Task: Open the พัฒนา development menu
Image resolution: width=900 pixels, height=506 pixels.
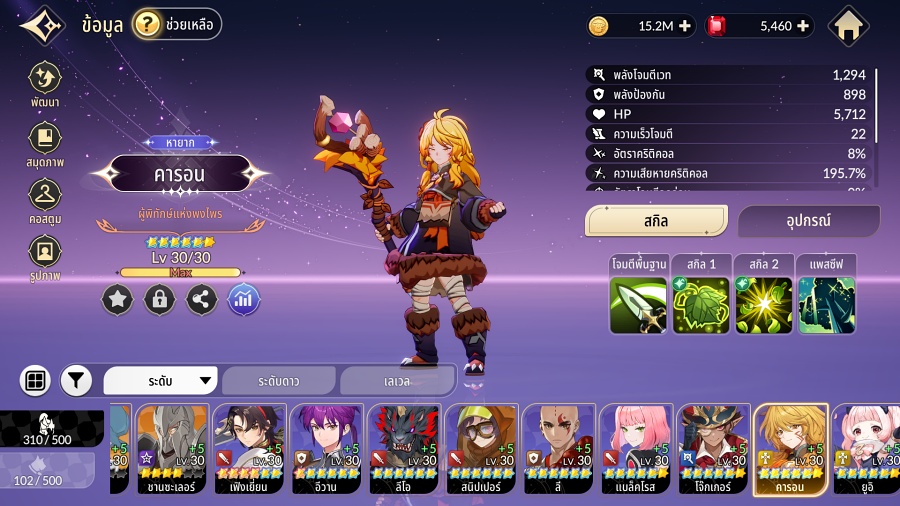Action: pos(44,85)
